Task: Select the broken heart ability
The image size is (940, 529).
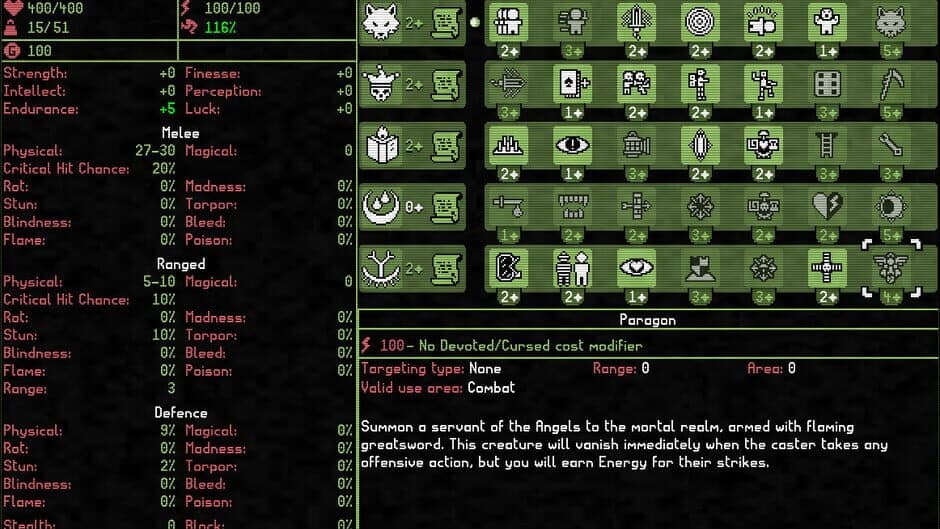Action: pos(827,207)
